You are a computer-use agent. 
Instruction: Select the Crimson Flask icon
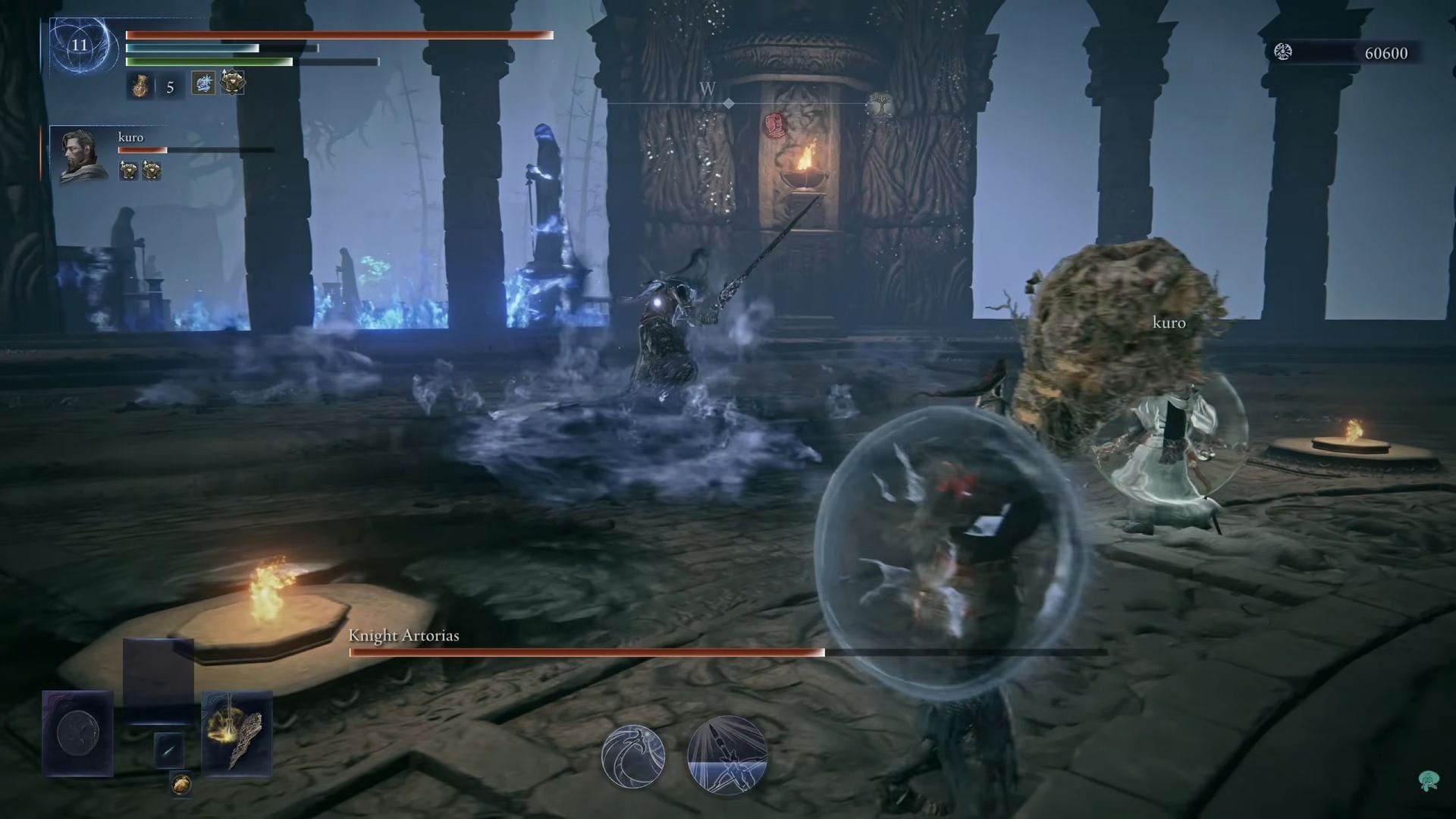click(x=140, y=86)
